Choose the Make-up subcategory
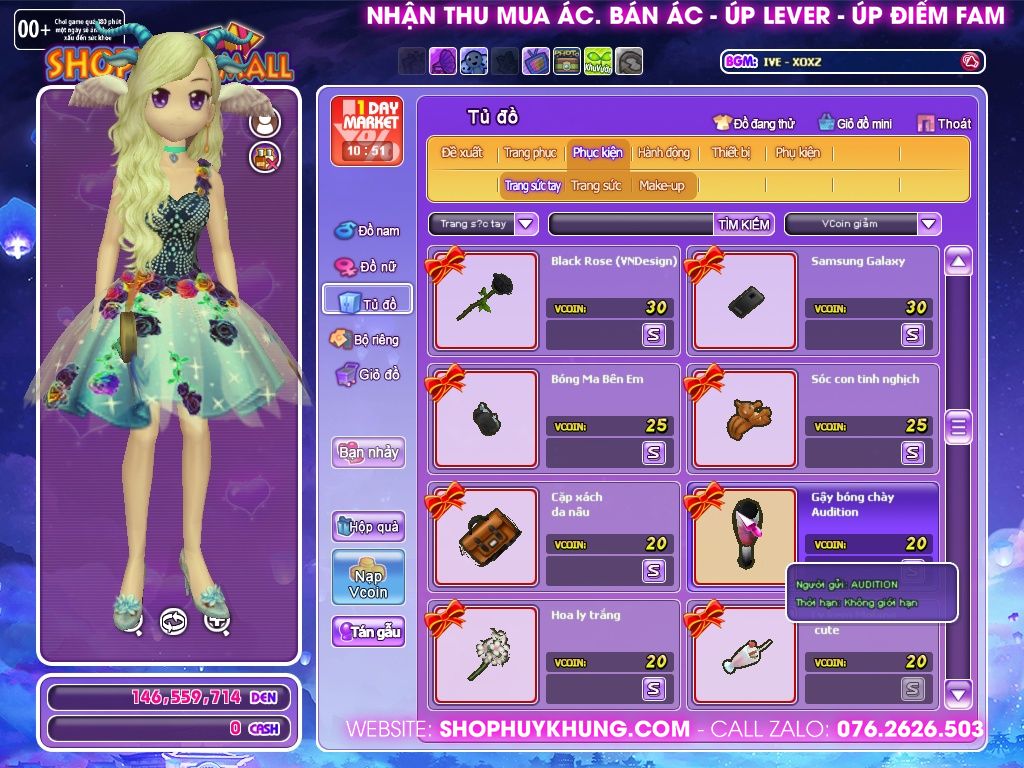The height and width of the screenshot is (768, 1024). [662, 186]
